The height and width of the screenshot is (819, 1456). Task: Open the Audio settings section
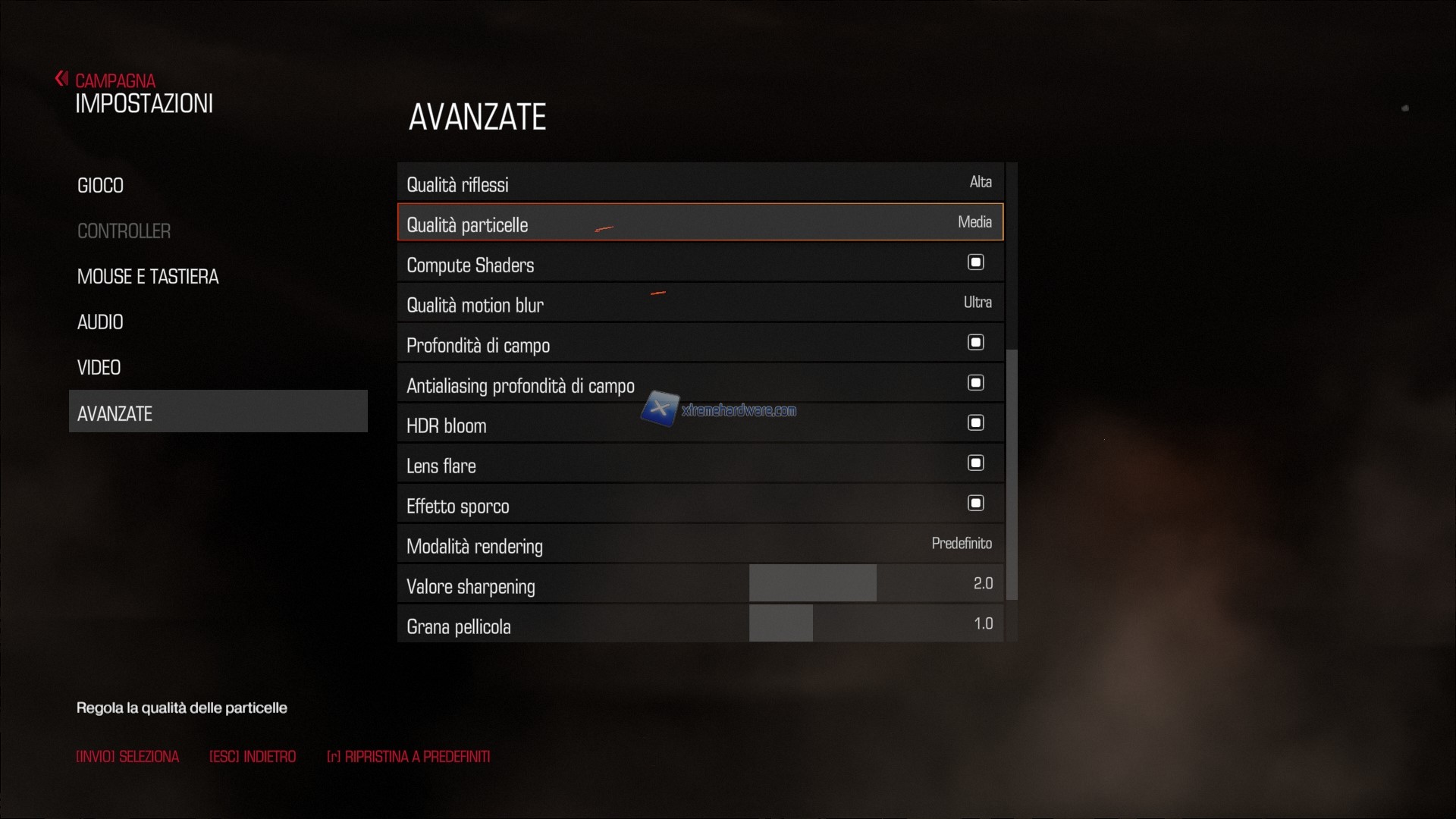(100, 322)
